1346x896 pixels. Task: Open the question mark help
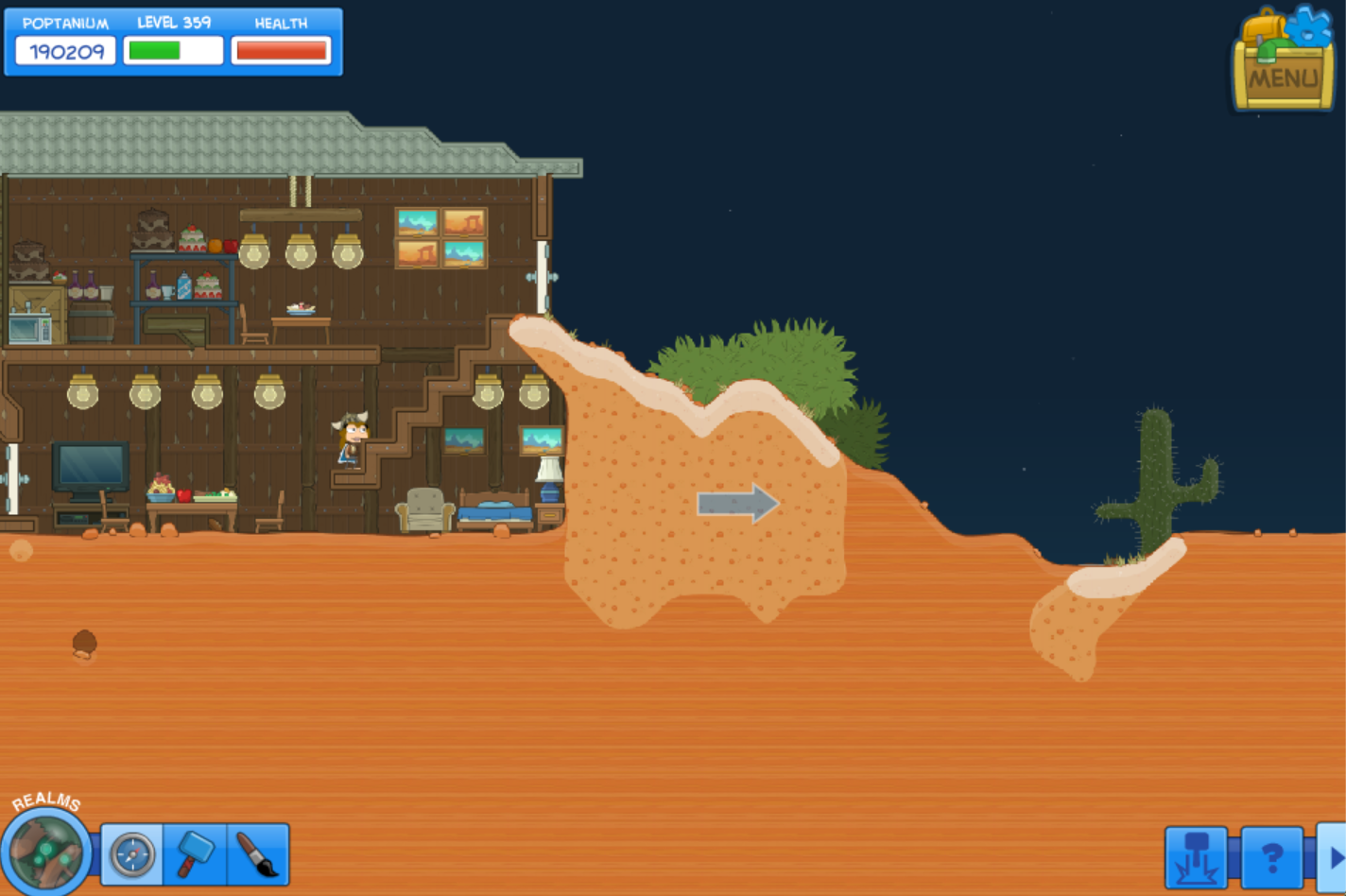pos(1271,857)
